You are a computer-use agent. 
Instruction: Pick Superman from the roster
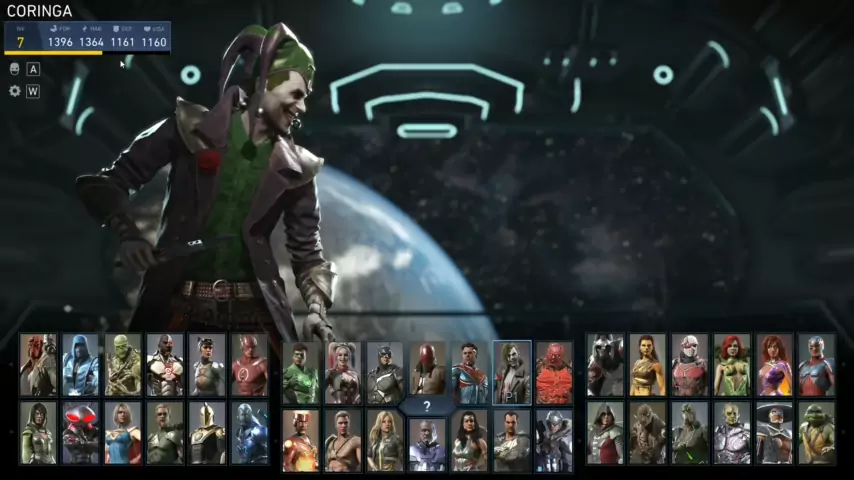469,373
